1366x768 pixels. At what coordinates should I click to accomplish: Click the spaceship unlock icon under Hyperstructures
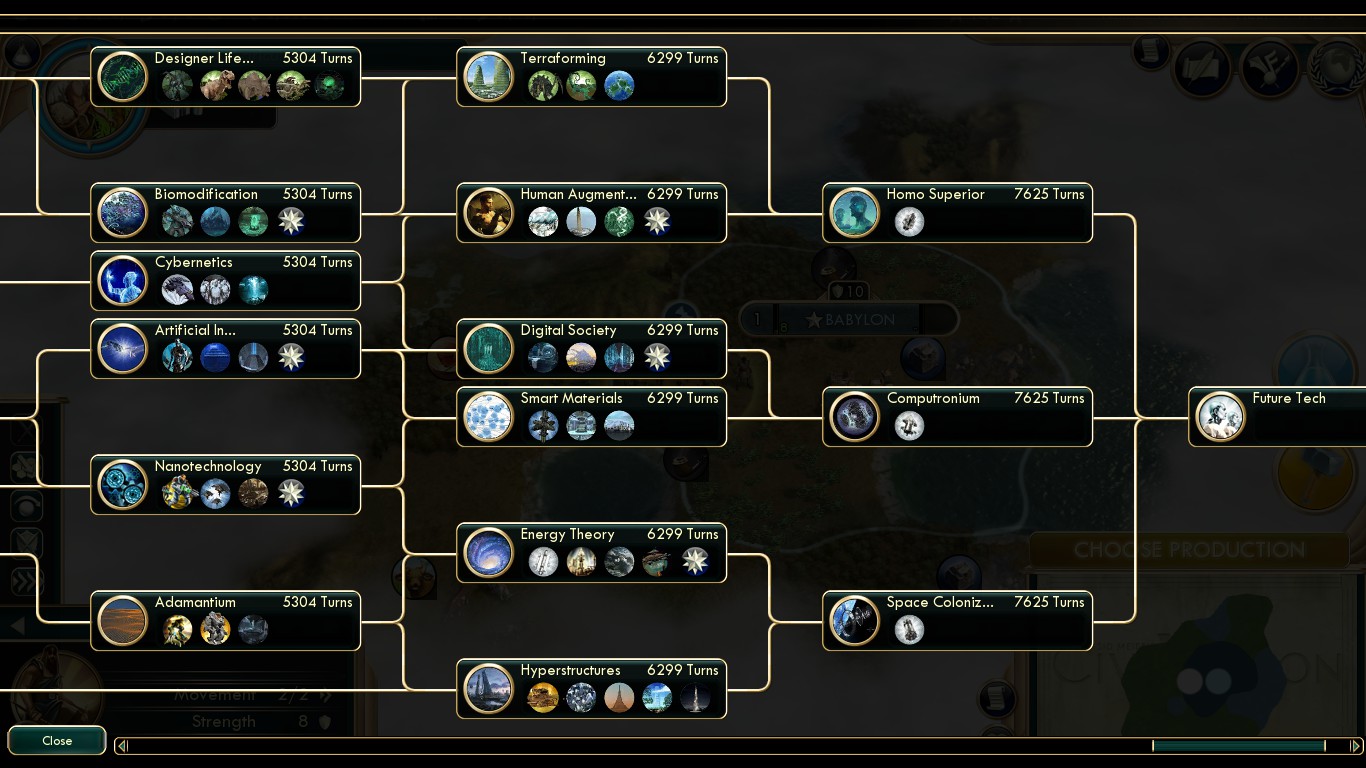point(695,697)
